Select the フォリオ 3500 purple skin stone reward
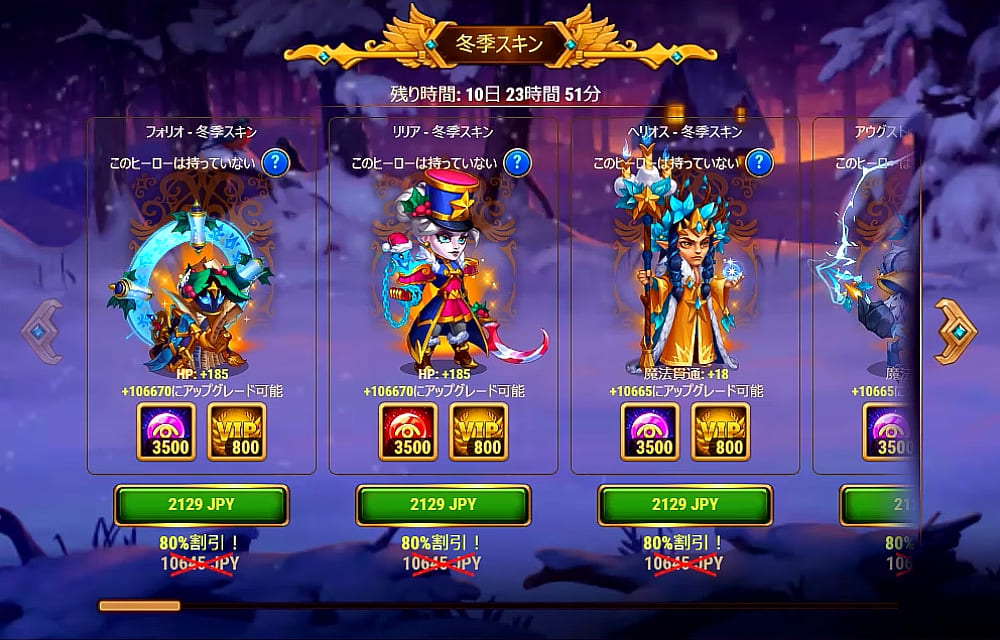The height and width of the screenshot is (640, 1000). coord(166,432)
